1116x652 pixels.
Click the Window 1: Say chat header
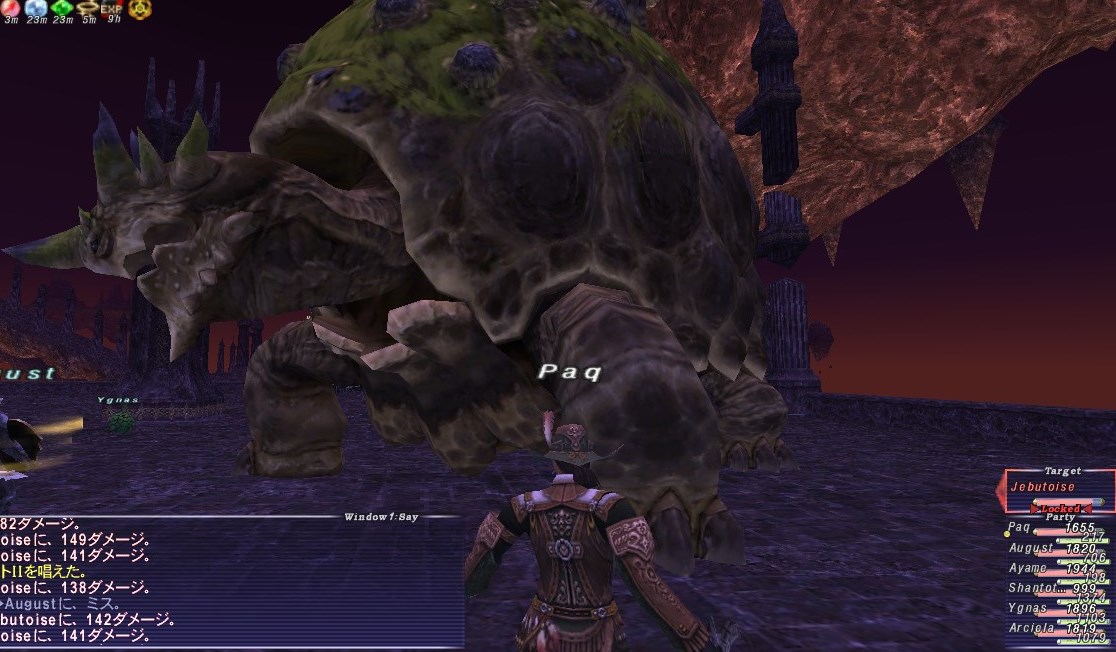[x=382, y=517]
